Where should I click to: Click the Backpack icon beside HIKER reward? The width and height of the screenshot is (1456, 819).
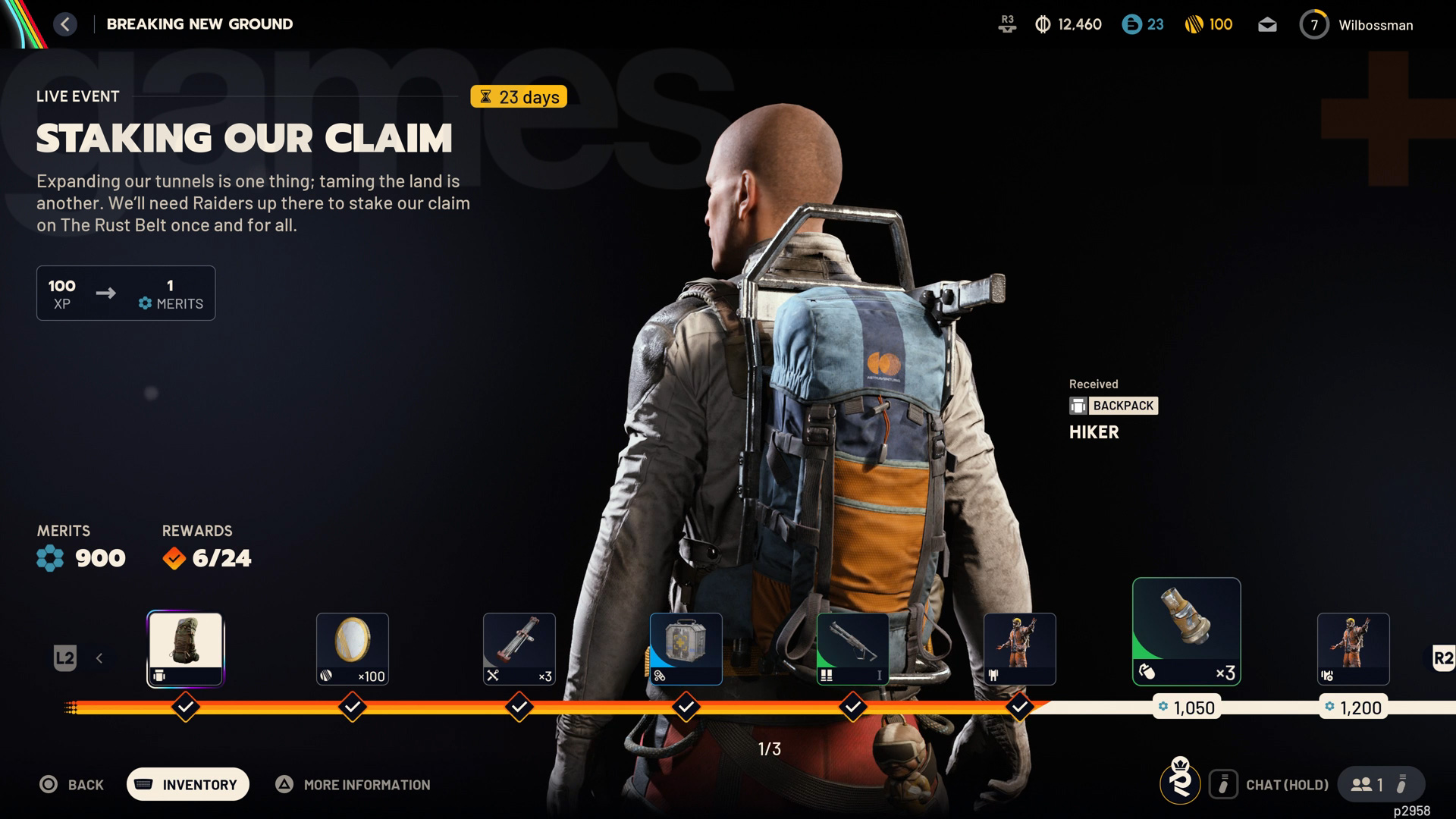1078,406
